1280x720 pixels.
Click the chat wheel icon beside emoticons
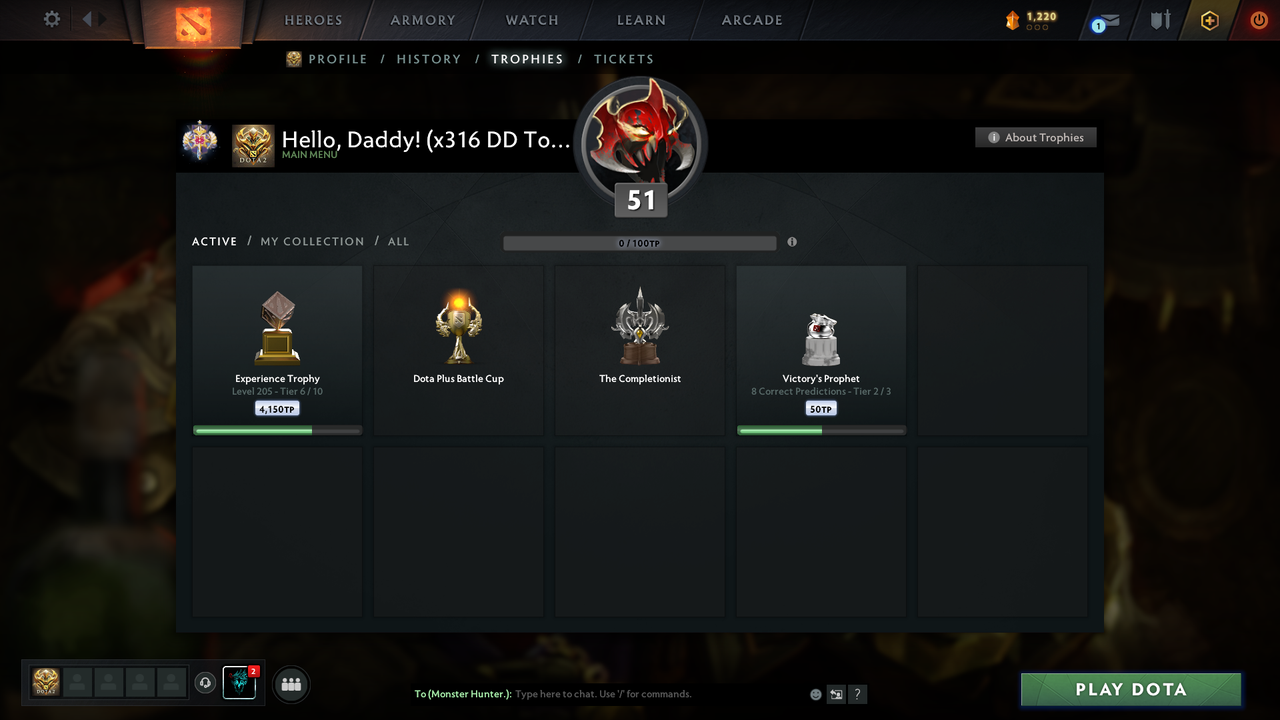coord(836,693)
